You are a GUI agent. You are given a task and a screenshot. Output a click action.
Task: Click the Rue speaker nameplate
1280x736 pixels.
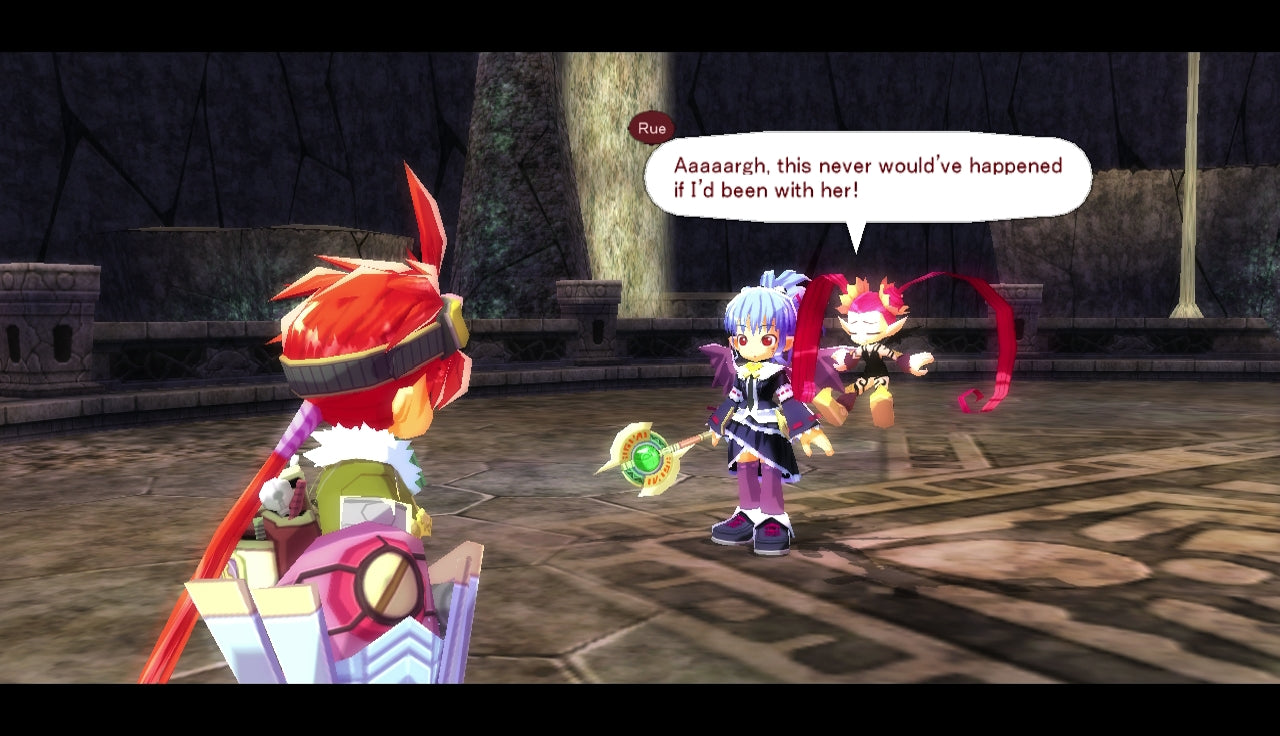click(652, 128)
